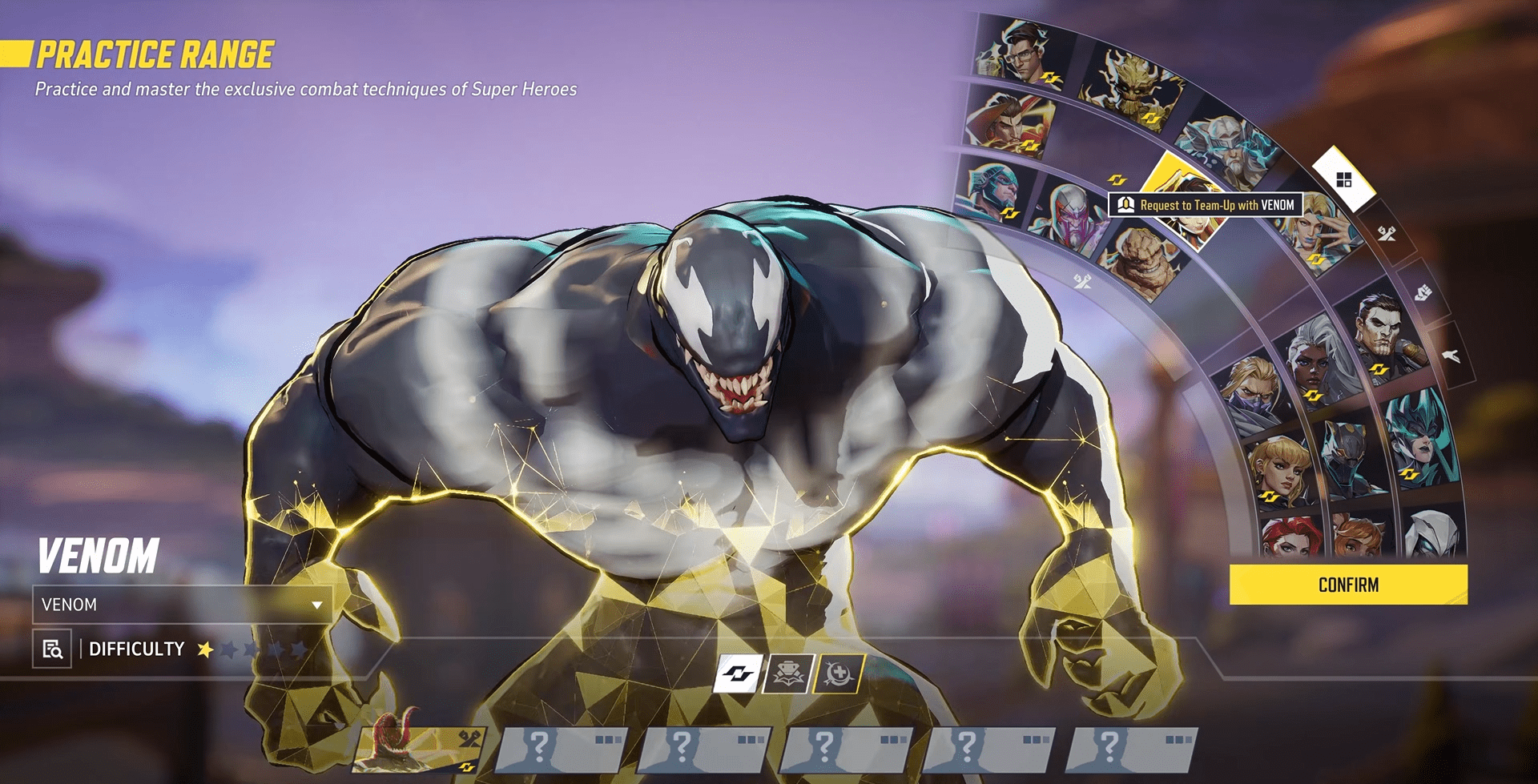Open the hero search icon beside Difficulty
Screen dimensions: 1538x784
pos(50,650)
